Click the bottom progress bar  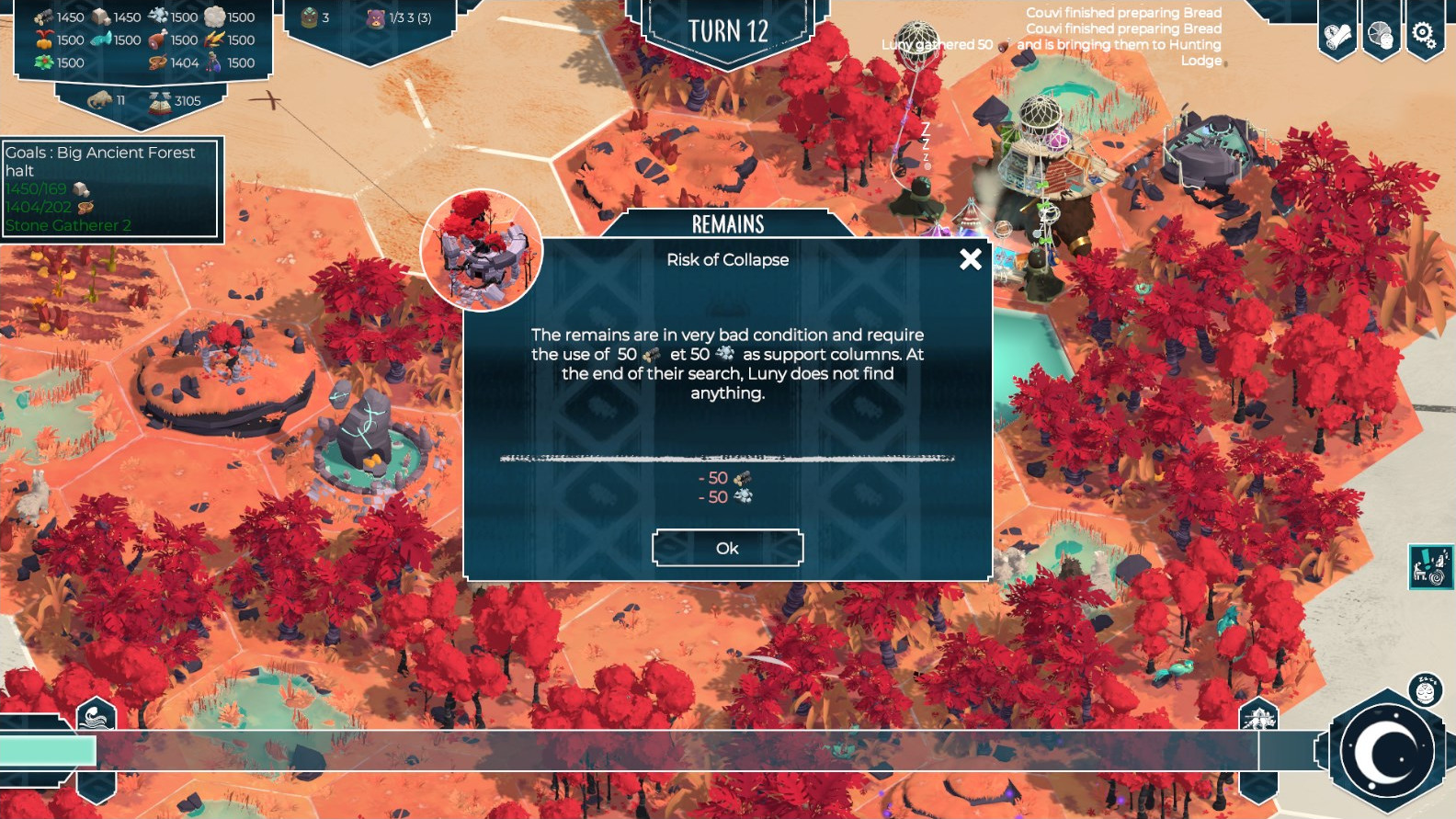(643, 752)
